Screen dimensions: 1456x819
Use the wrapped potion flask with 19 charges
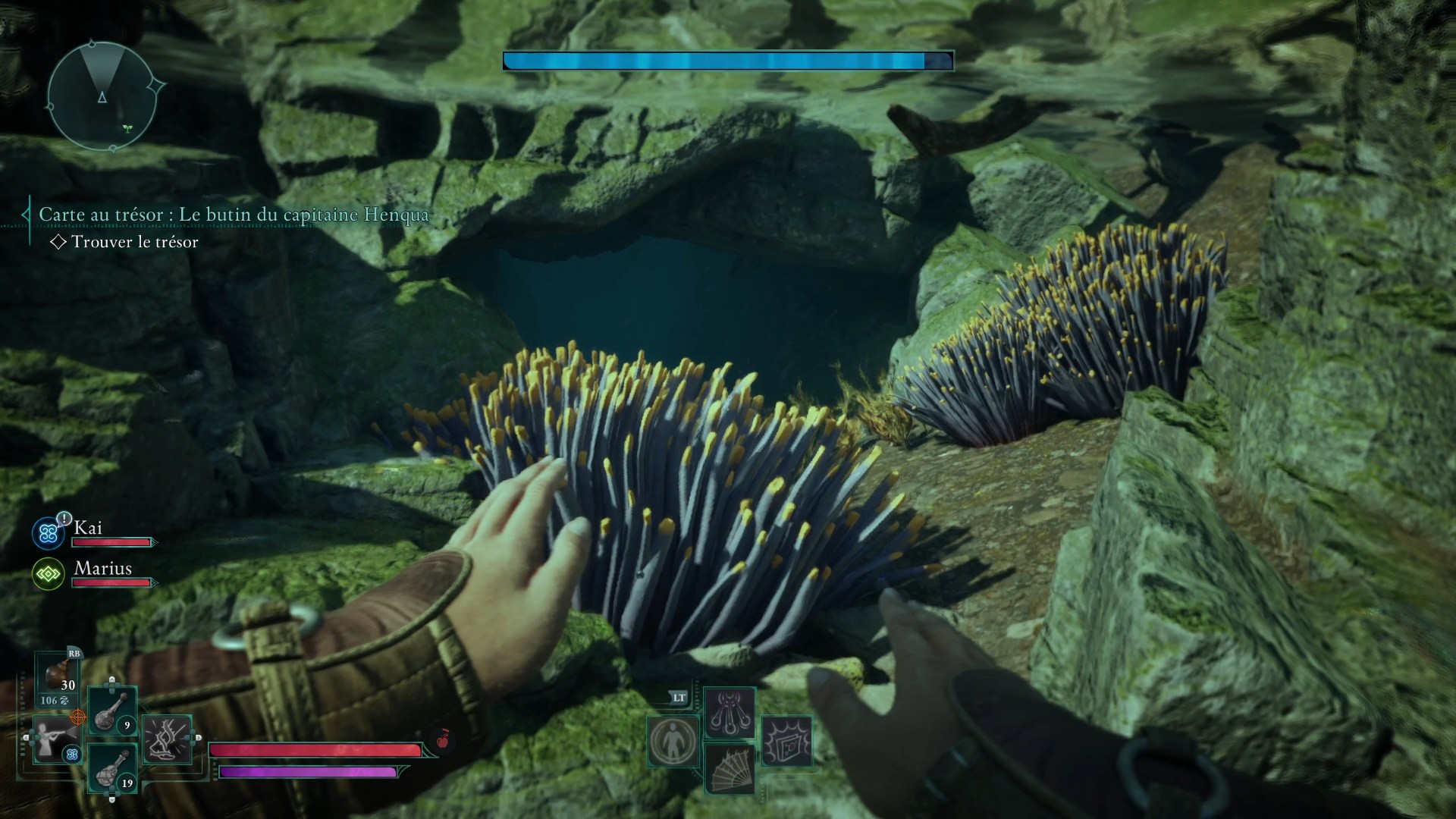point(112,768)
